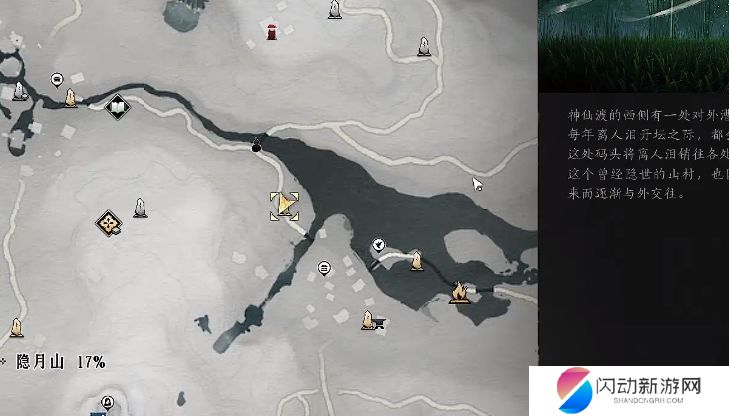Image resolution: width=729 pixels, height=416 pixels.
Task: Select the bird icon bubble marker
Action: pyautogui.click(x=379, y=243)
